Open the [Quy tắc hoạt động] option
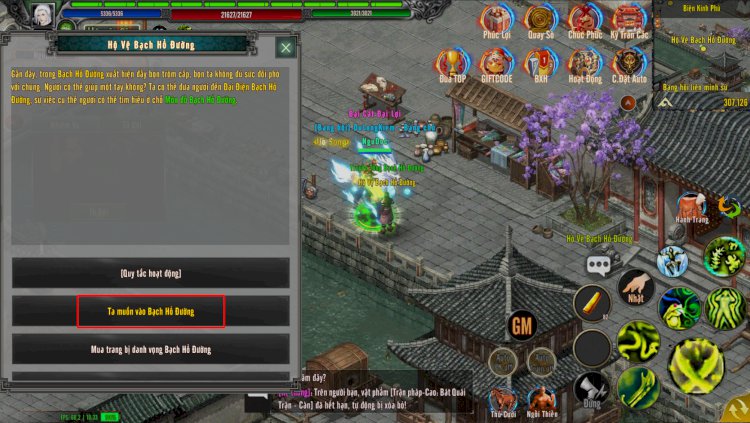The width and height of the screenshot is (750, 423). click(x=151, y=273)
